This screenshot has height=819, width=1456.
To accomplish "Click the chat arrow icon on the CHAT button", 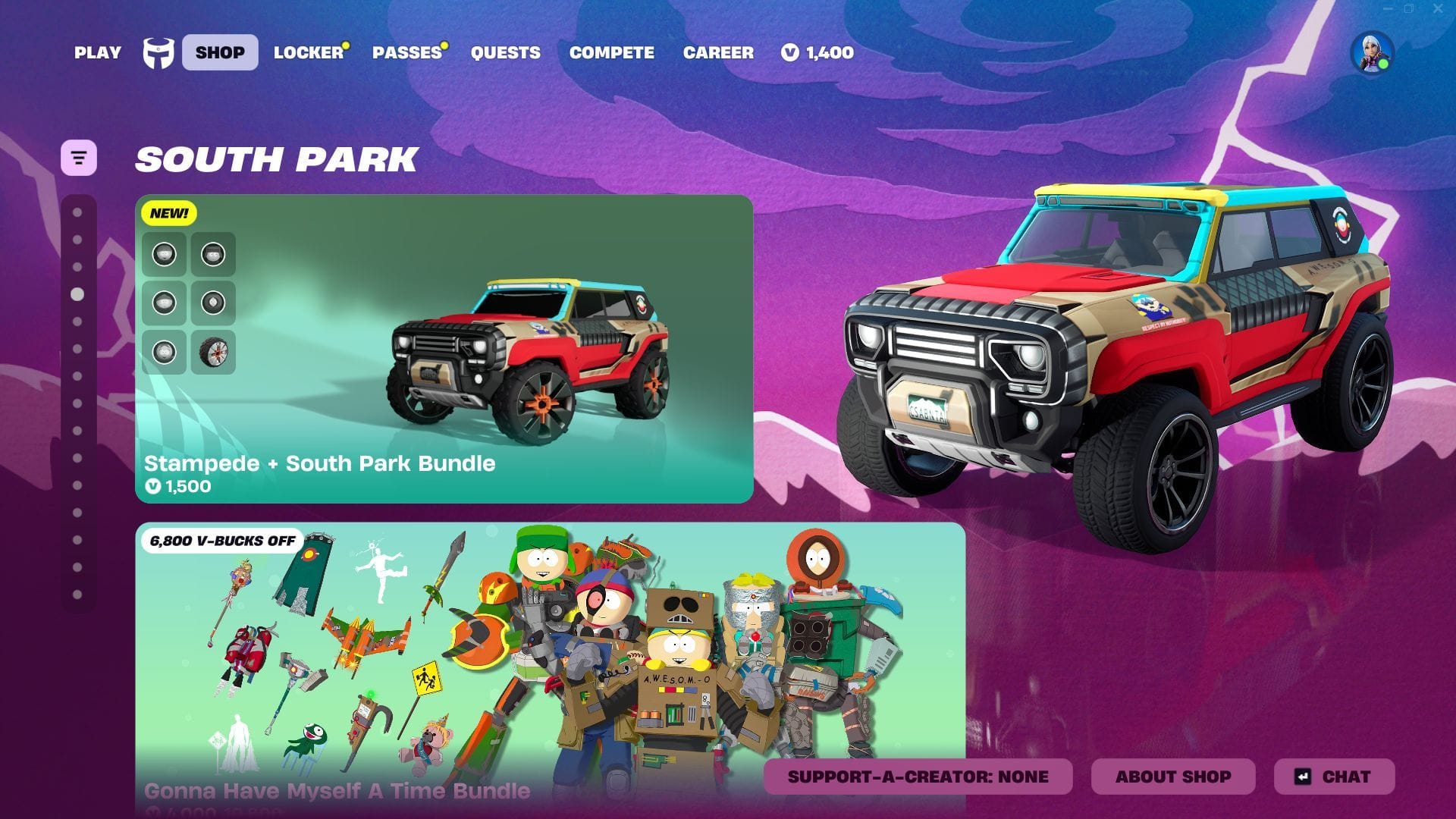I will (1302, 776).
